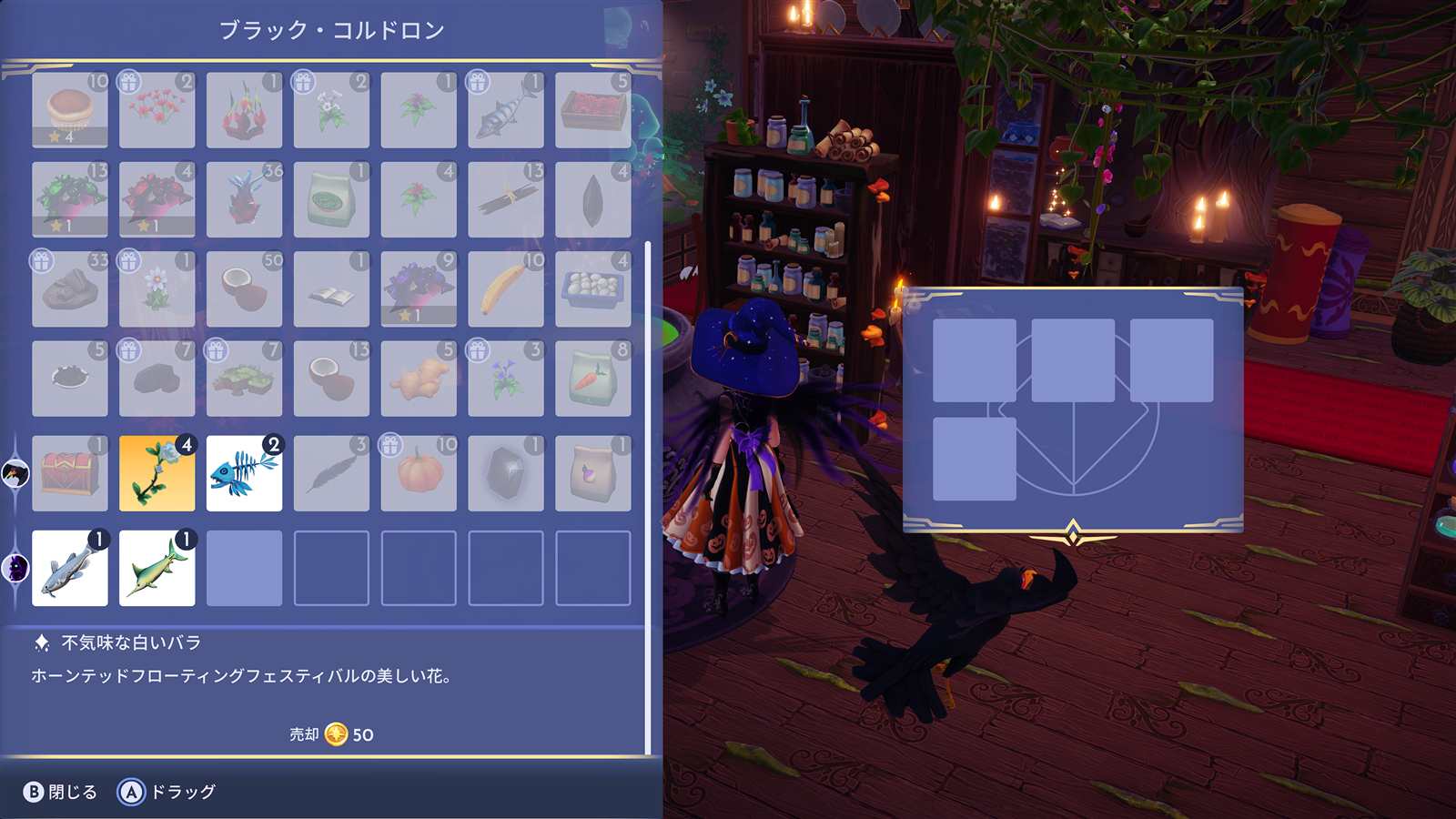This screenshot has height=819, width=1456.
Task: Select the crate of red berries
Action: pyautogui.click(x=593, y=110)
